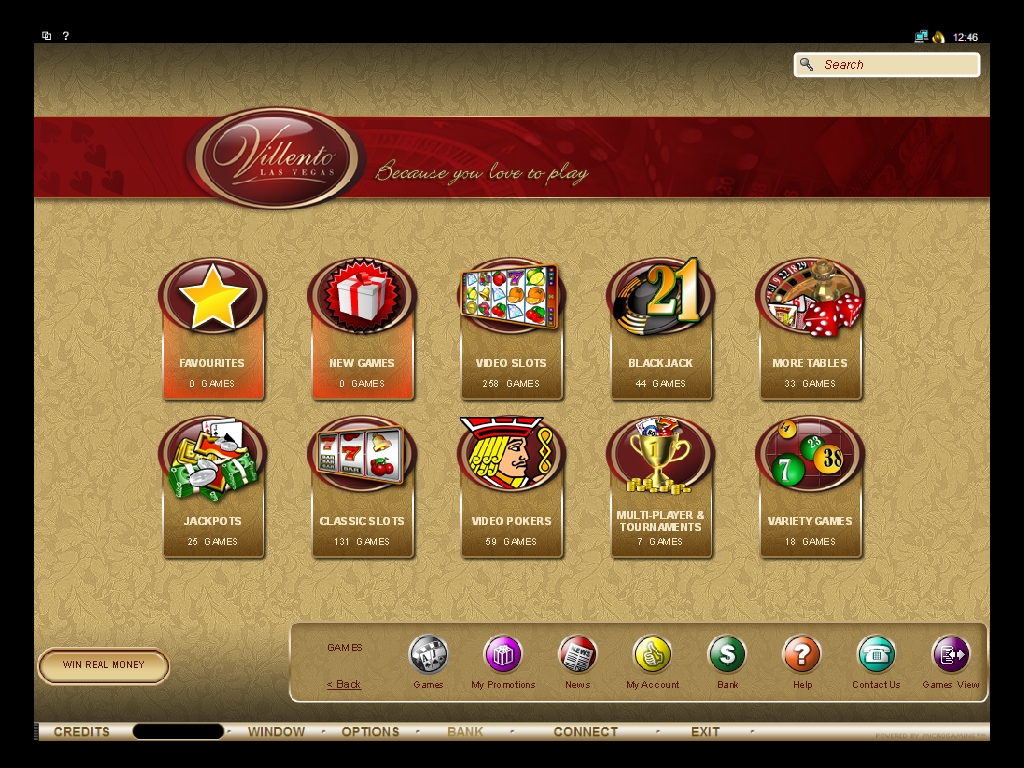This screenshot has height=768, width=1024.
Task: Show the News newspaper icon
Action: [577, 656]
